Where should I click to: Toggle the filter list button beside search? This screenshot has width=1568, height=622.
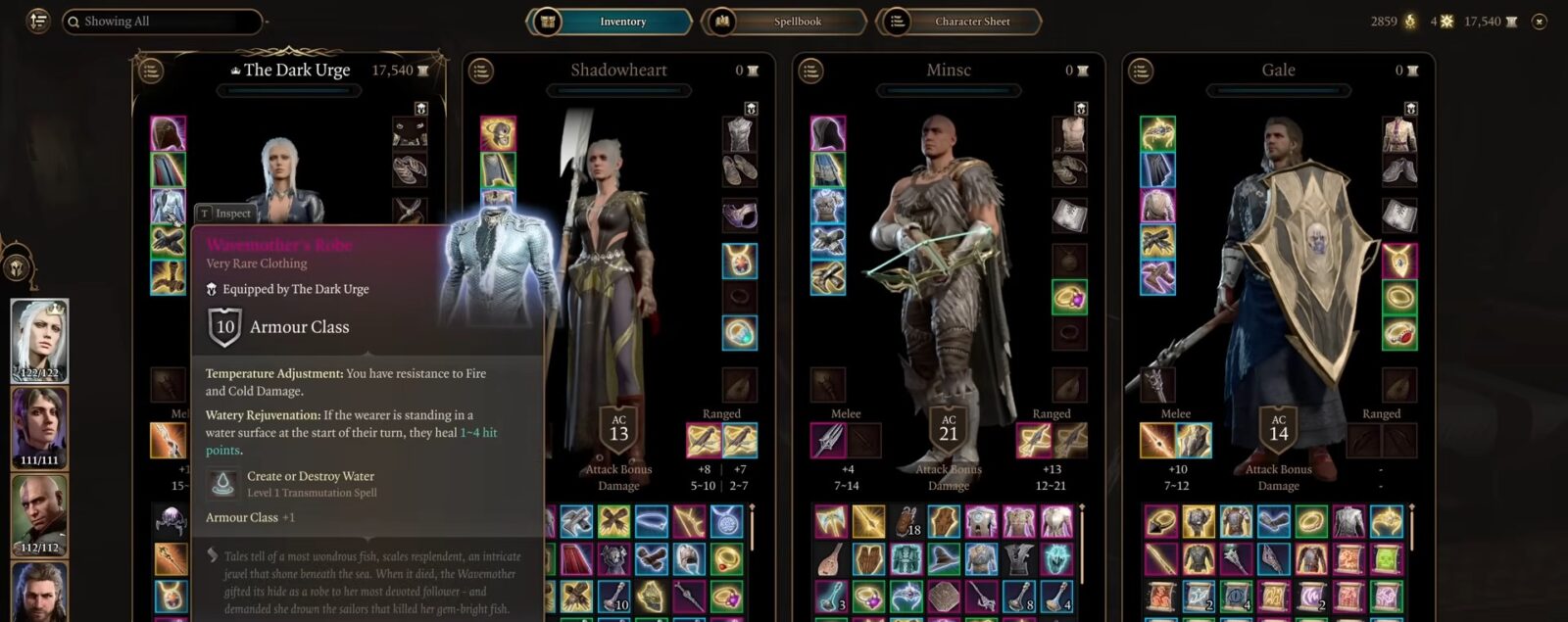coord(38,21)
